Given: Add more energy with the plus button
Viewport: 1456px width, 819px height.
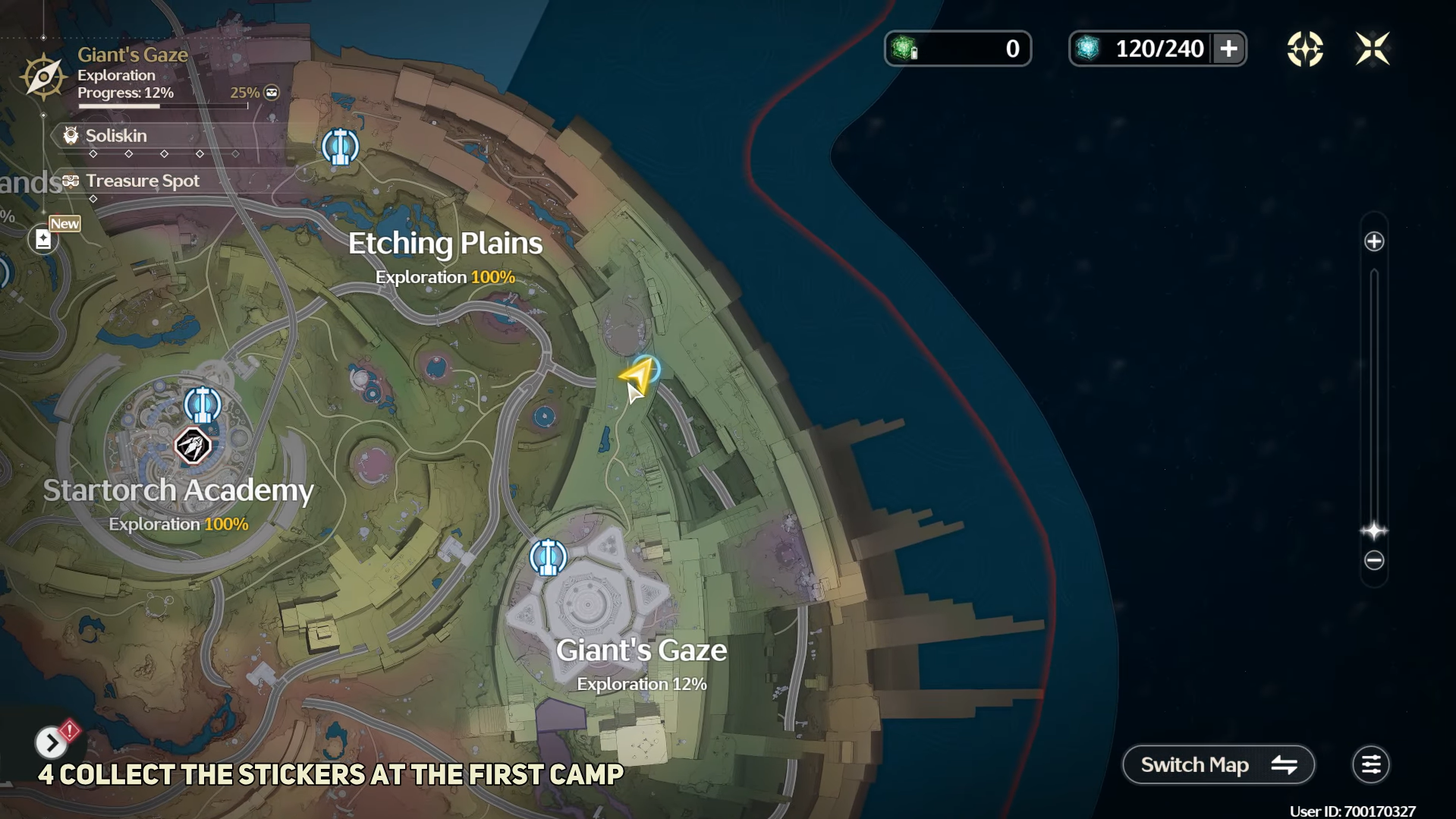Looking at the screenshot, I should 1228,49.
